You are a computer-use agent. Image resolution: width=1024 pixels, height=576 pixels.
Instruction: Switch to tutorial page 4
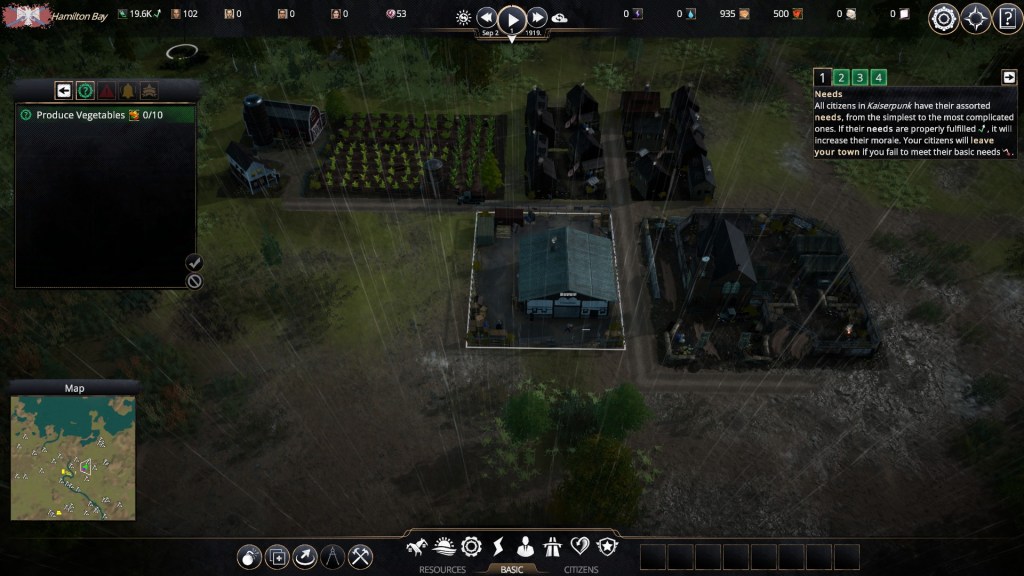pyautogui.click(x=878, y=78)
